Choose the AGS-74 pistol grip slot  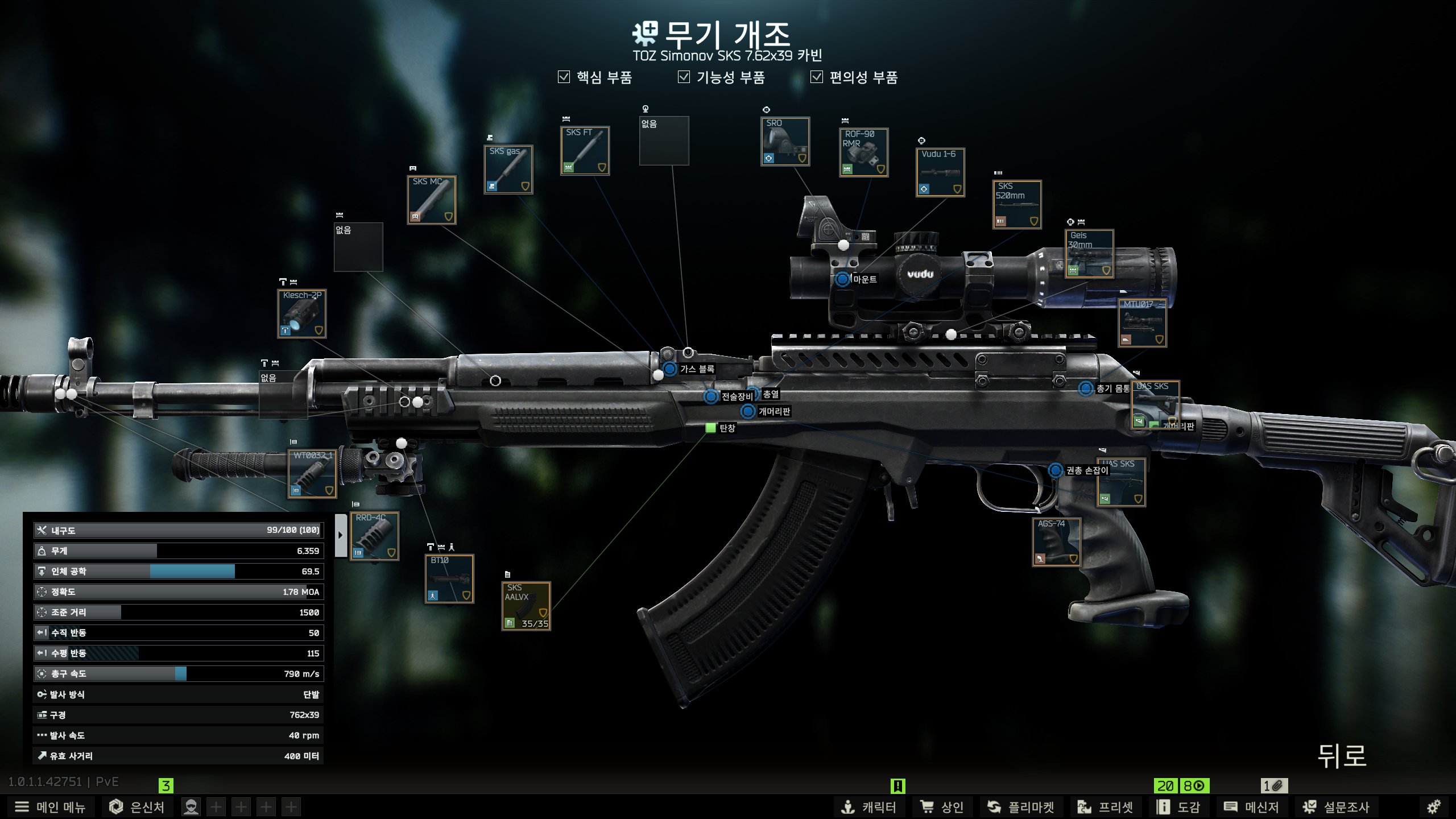(1056, 541)
